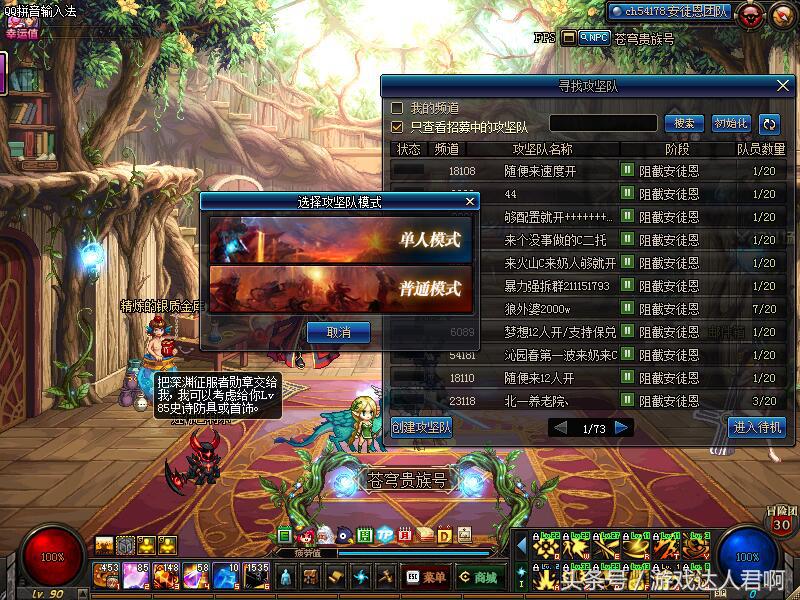Image resolution: width=800 pixels, height=600 pixels.
Task: Untick 只查看招募中的攻坚队 checkbox
Action: (x=397, y=127)
